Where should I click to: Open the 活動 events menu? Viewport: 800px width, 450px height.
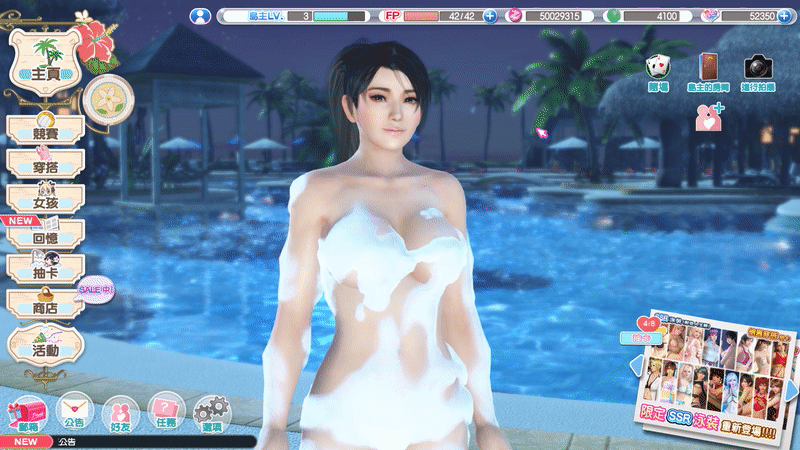[x=45, y=343]
